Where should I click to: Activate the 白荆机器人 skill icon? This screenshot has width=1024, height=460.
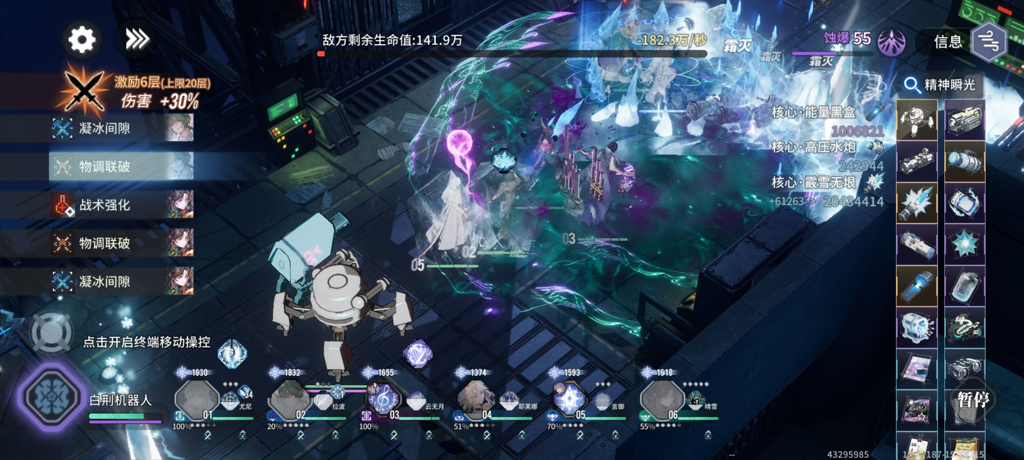point(48,396)
